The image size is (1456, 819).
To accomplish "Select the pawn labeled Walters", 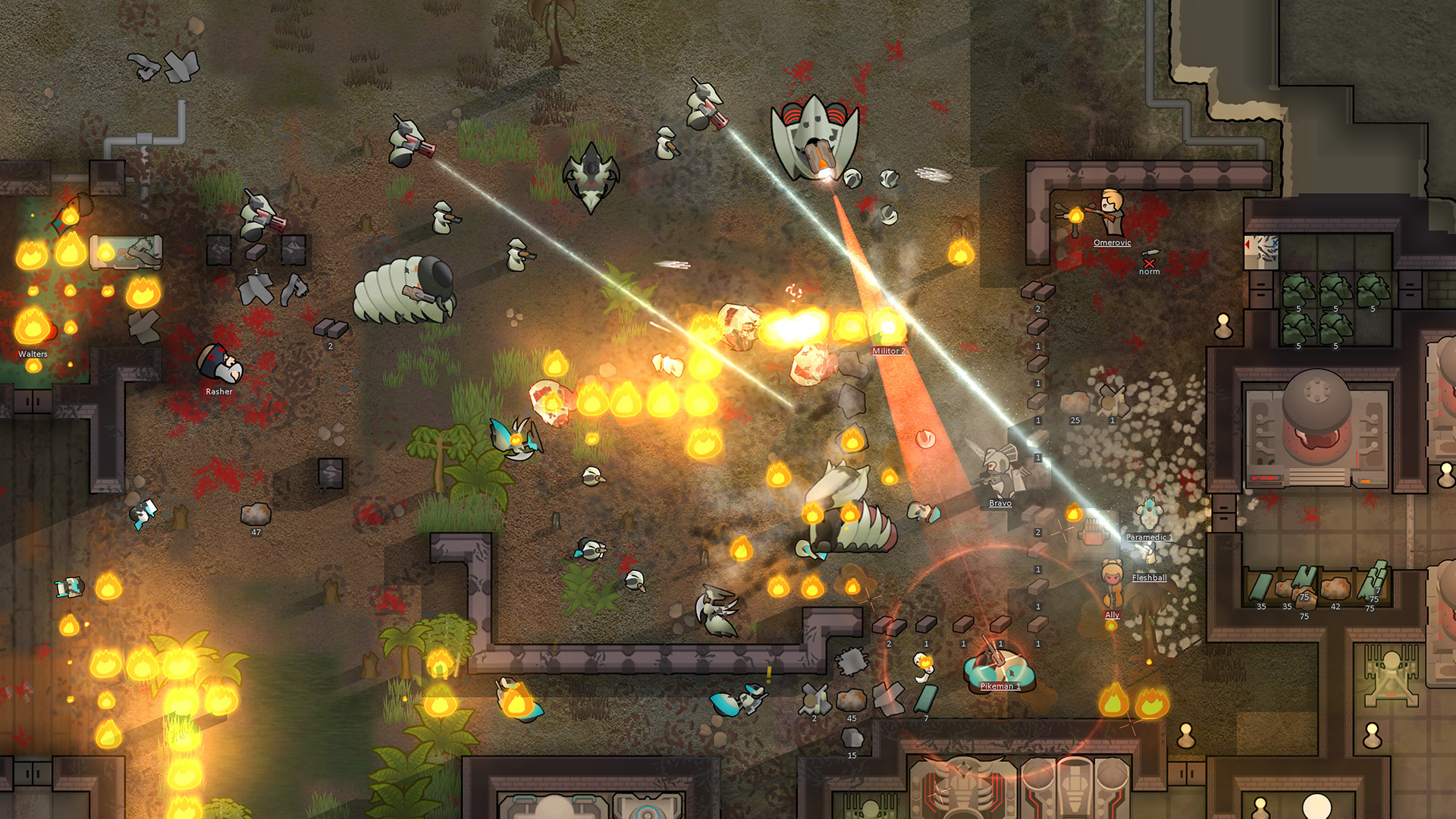I will (x=33, y=328).
